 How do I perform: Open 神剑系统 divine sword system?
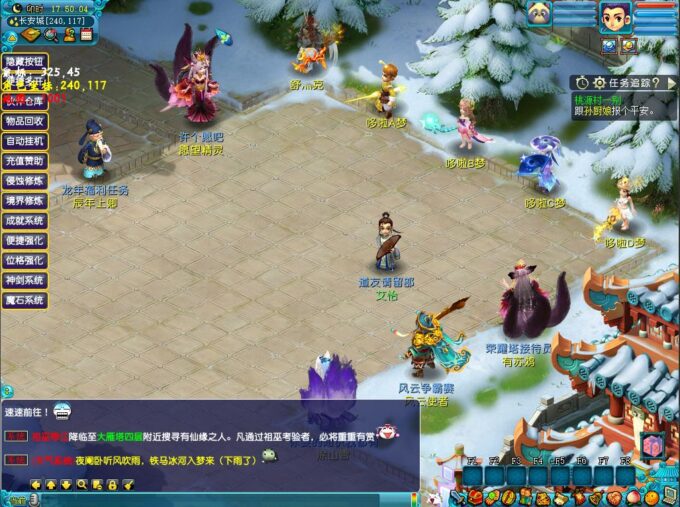click(23, 280)
